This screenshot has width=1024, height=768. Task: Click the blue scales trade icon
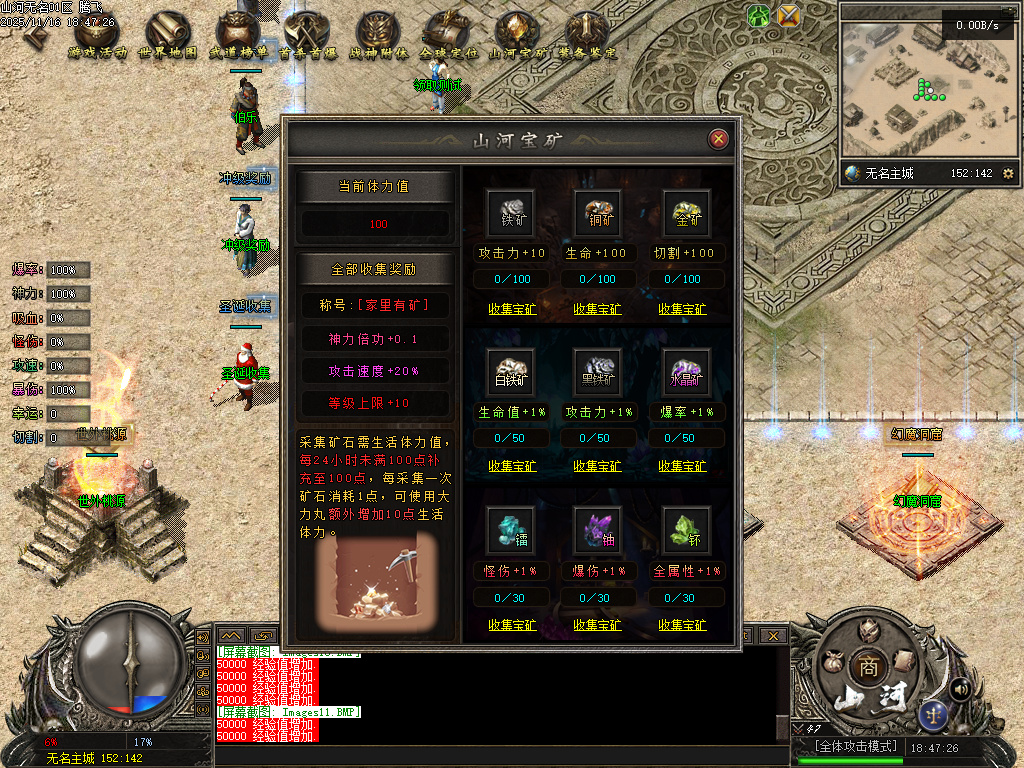tap(934, 714)
